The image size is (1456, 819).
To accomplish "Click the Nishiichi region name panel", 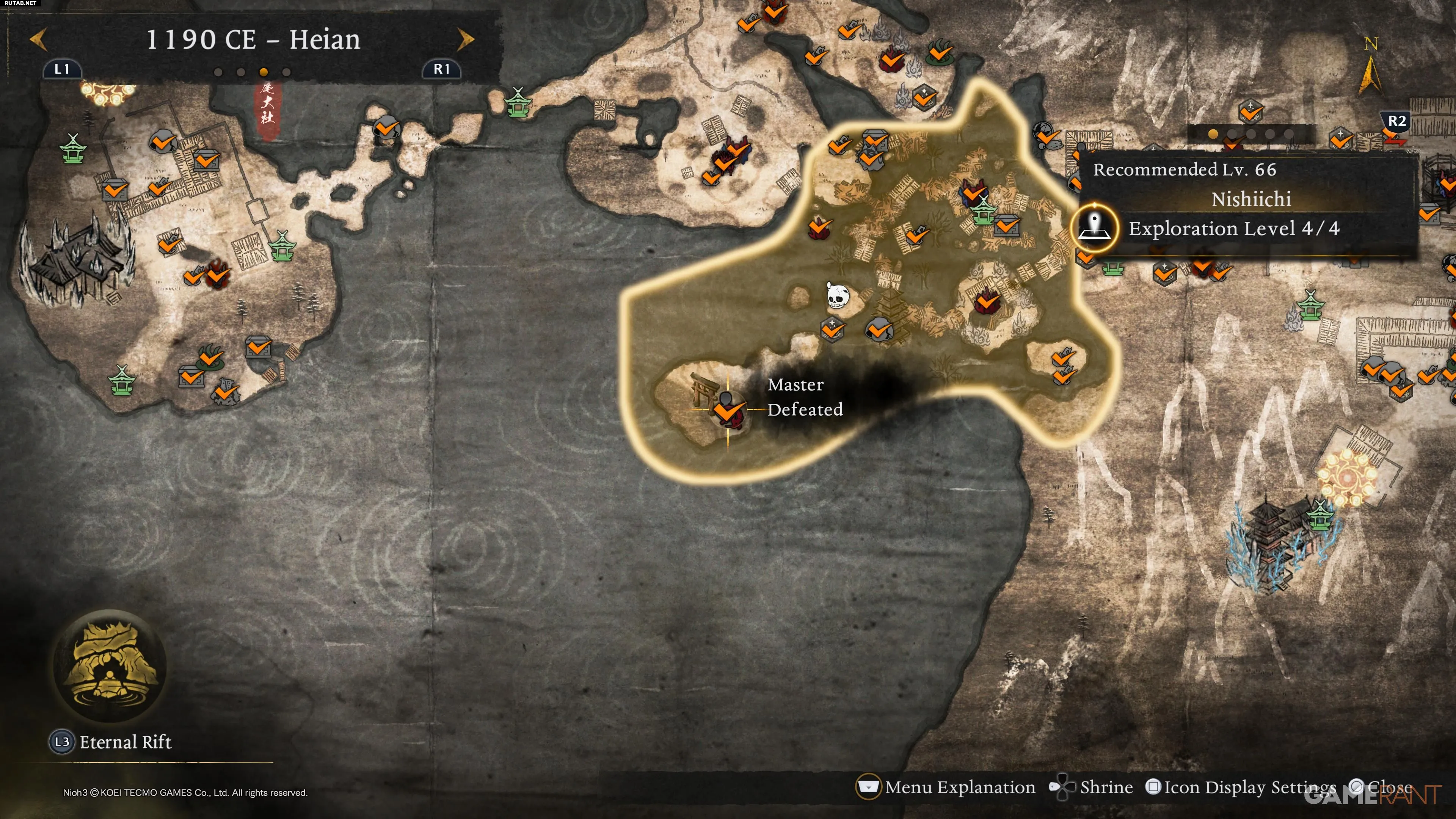I will pos(1250,199).
